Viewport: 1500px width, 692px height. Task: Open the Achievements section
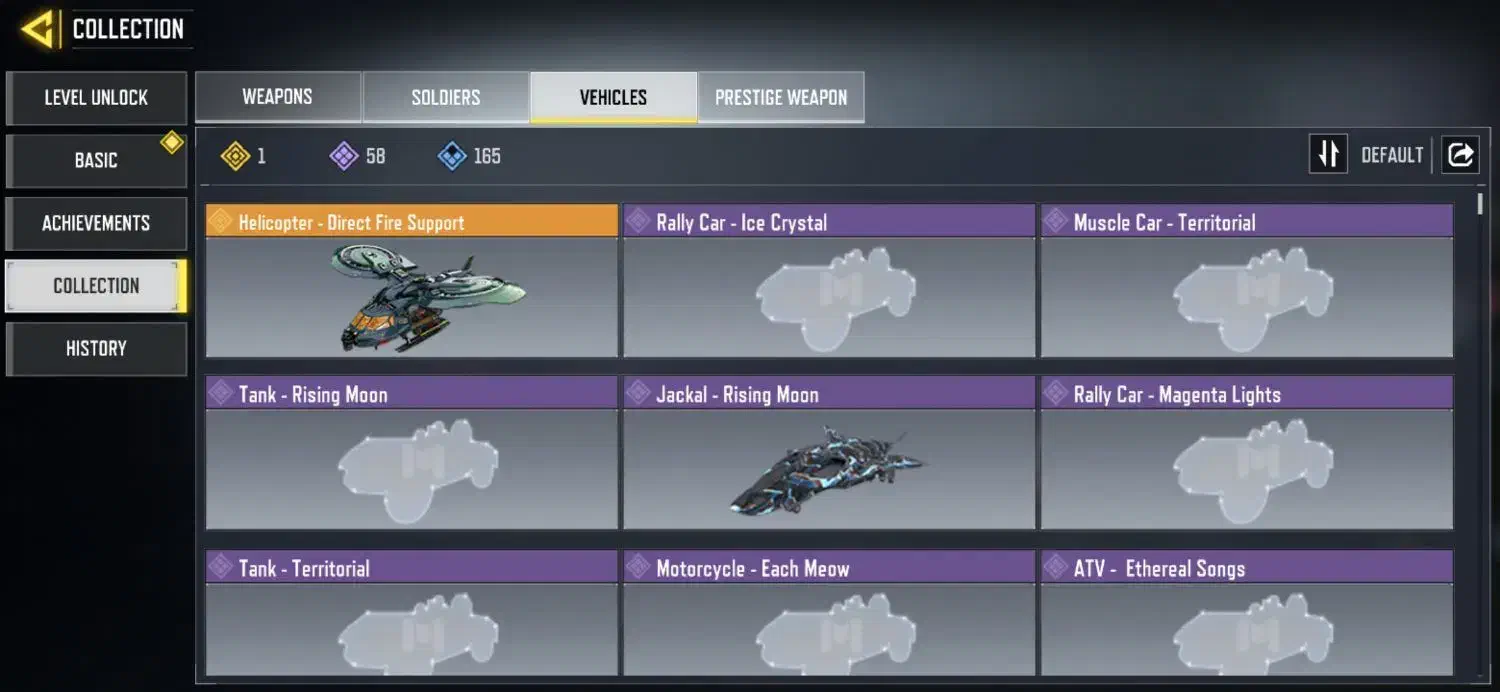pyautogui.click(x=96, y=223)
